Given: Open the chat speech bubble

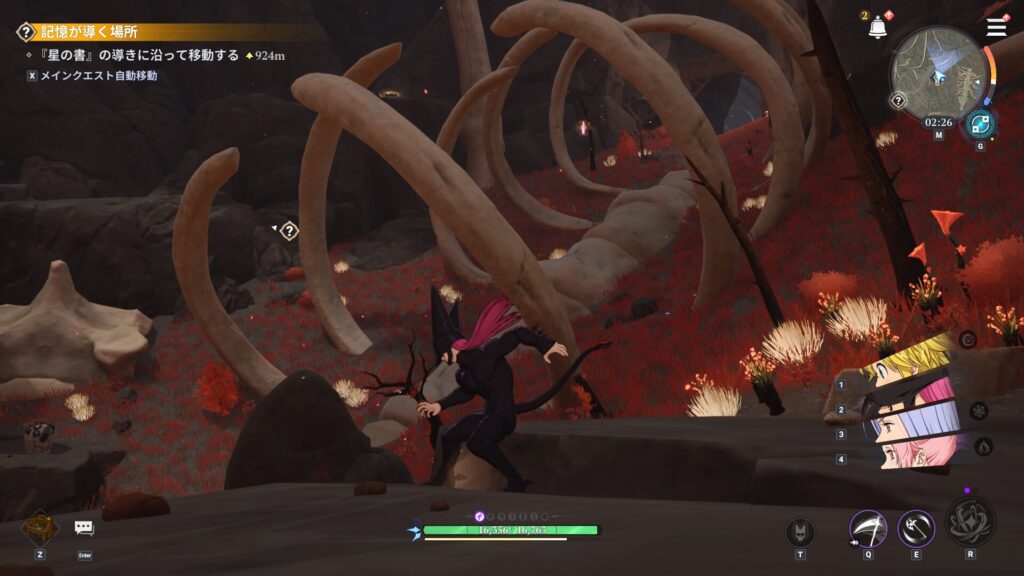Looking at the screenshot, I should point(84,528).
